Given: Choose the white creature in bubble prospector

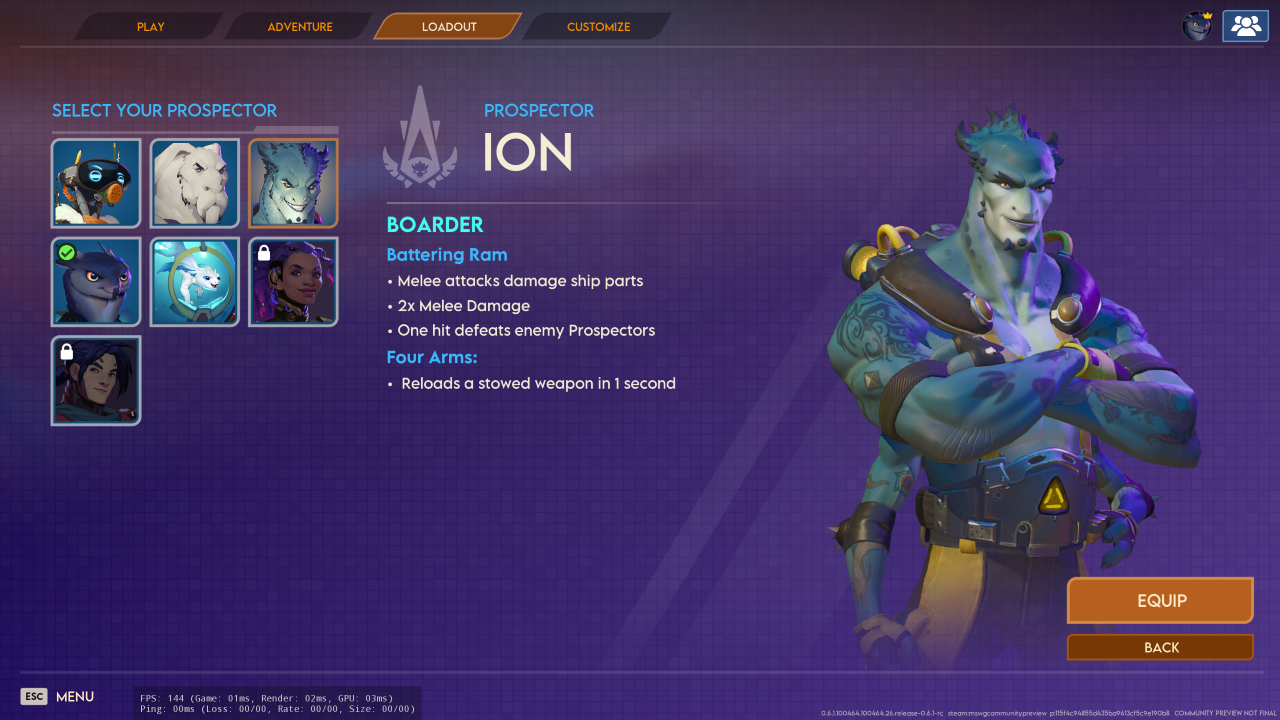Looking at the screenshot, I should [195, 282].
